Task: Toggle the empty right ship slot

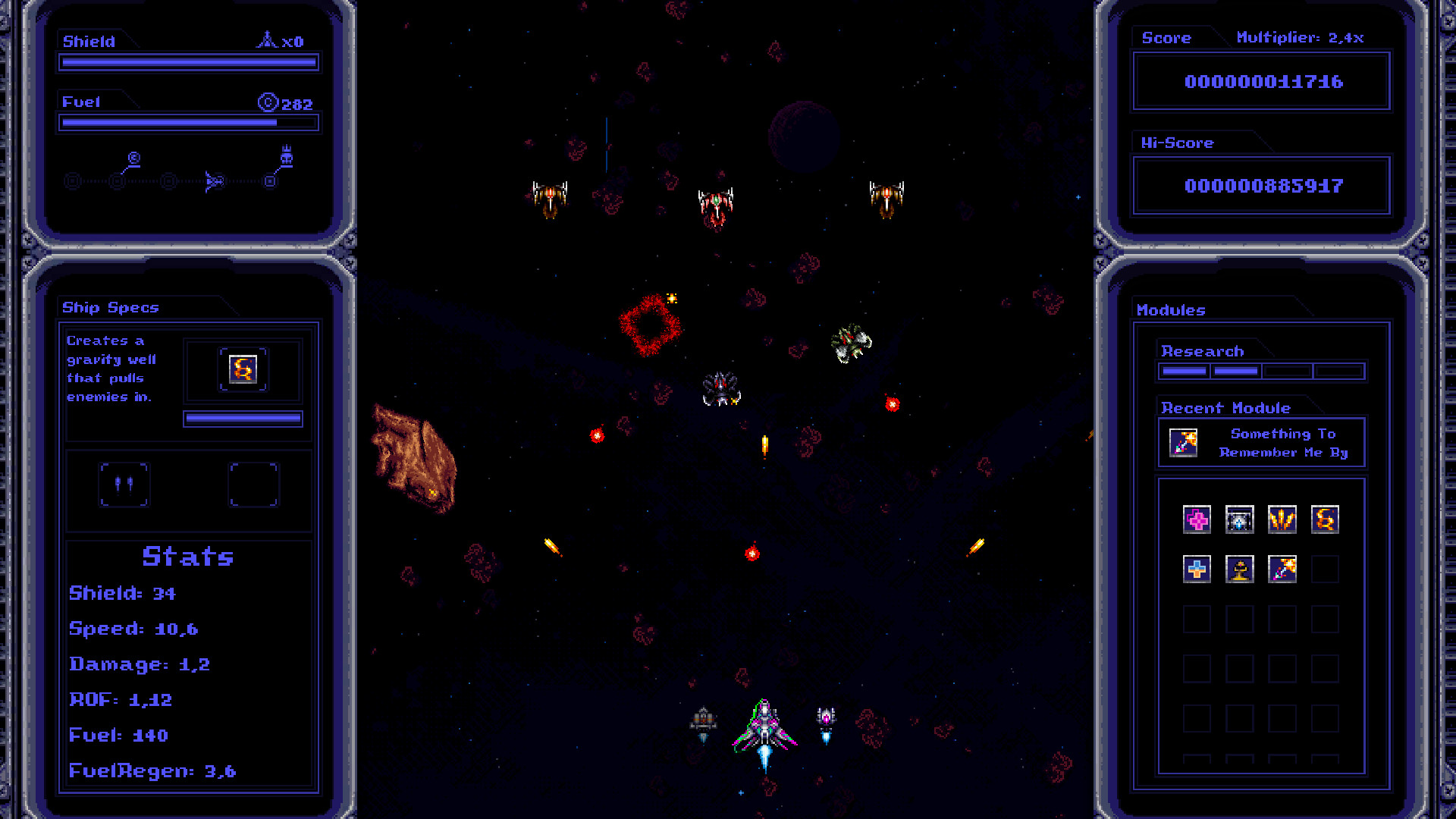Action: pos(254,485)
